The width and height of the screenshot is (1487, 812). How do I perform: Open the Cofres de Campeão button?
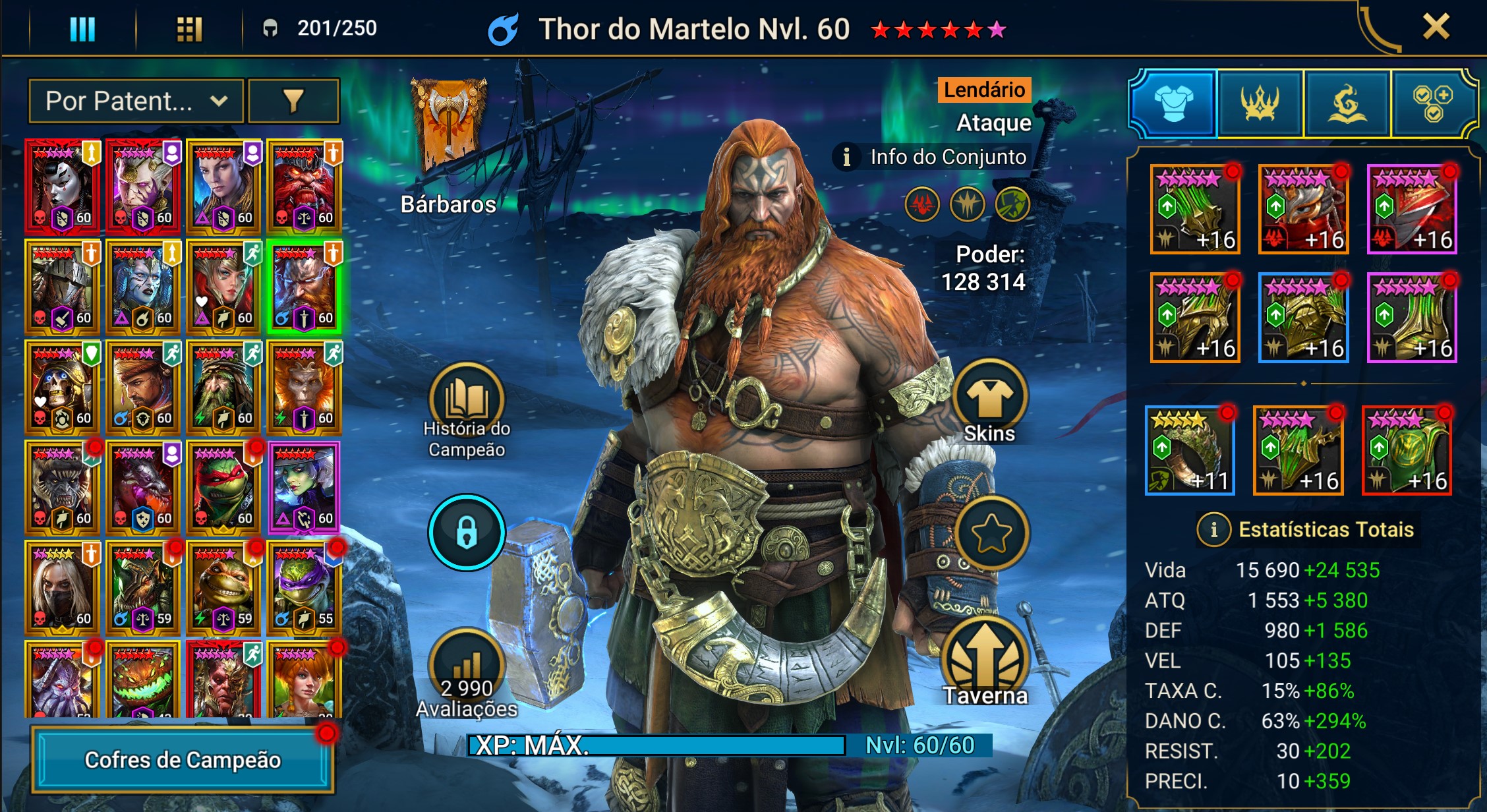coord(183,760)
